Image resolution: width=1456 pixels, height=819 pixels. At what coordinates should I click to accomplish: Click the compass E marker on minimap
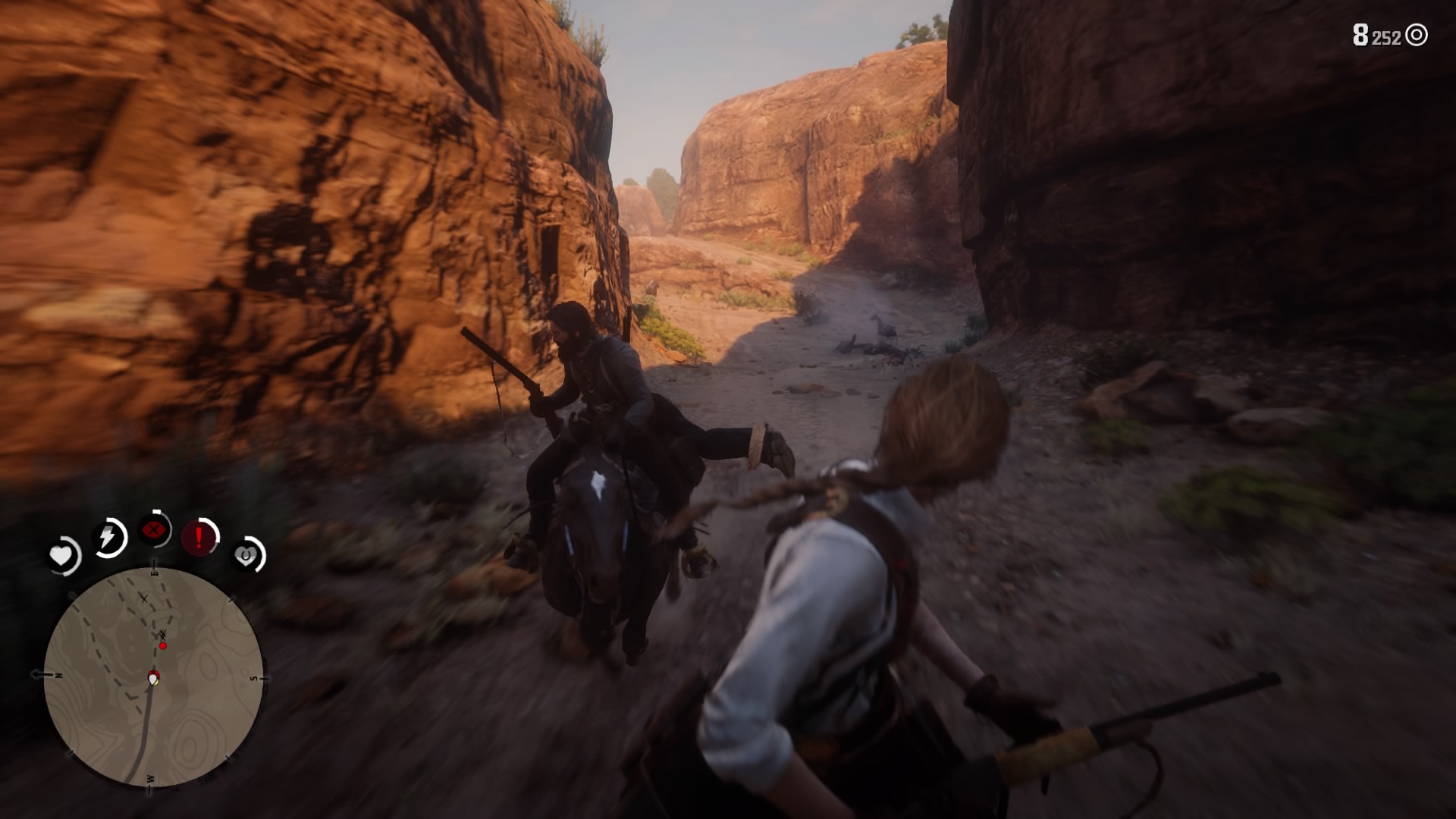pos(155,572)
